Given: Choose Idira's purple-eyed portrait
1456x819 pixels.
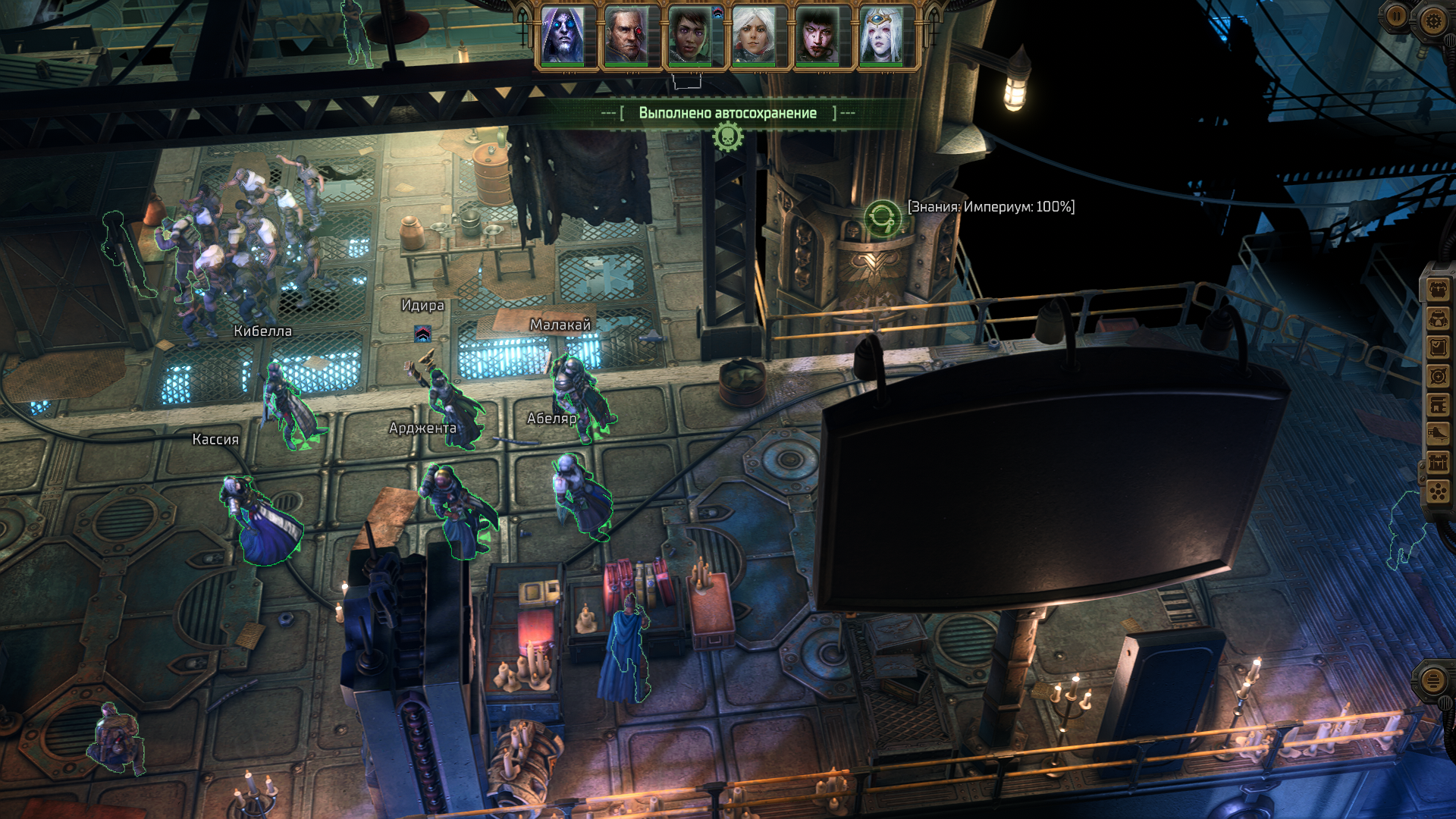Looking at the screenshot, I should pos(690,36).
